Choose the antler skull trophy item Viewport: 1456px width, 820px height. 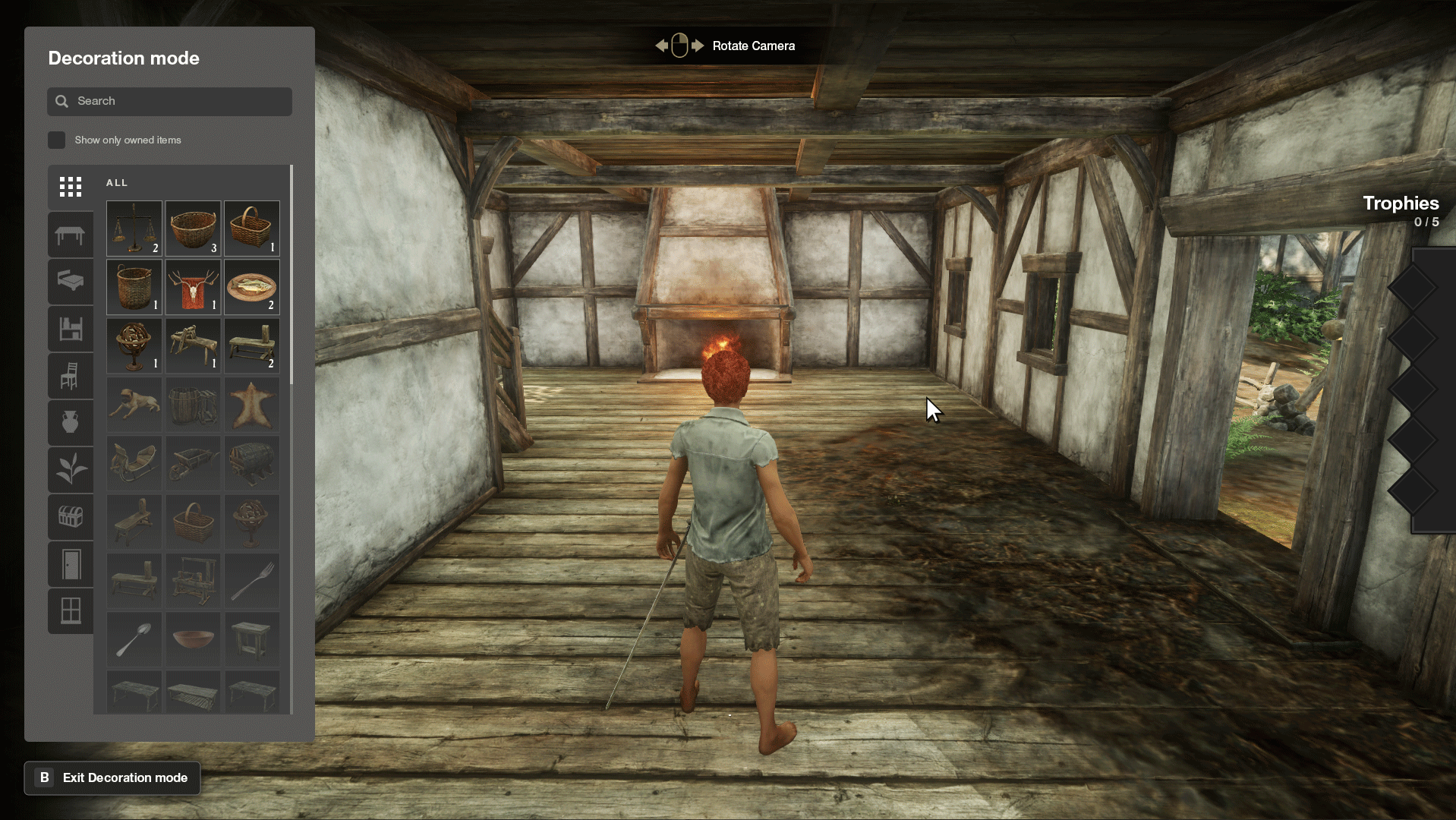tap(193, 287)
